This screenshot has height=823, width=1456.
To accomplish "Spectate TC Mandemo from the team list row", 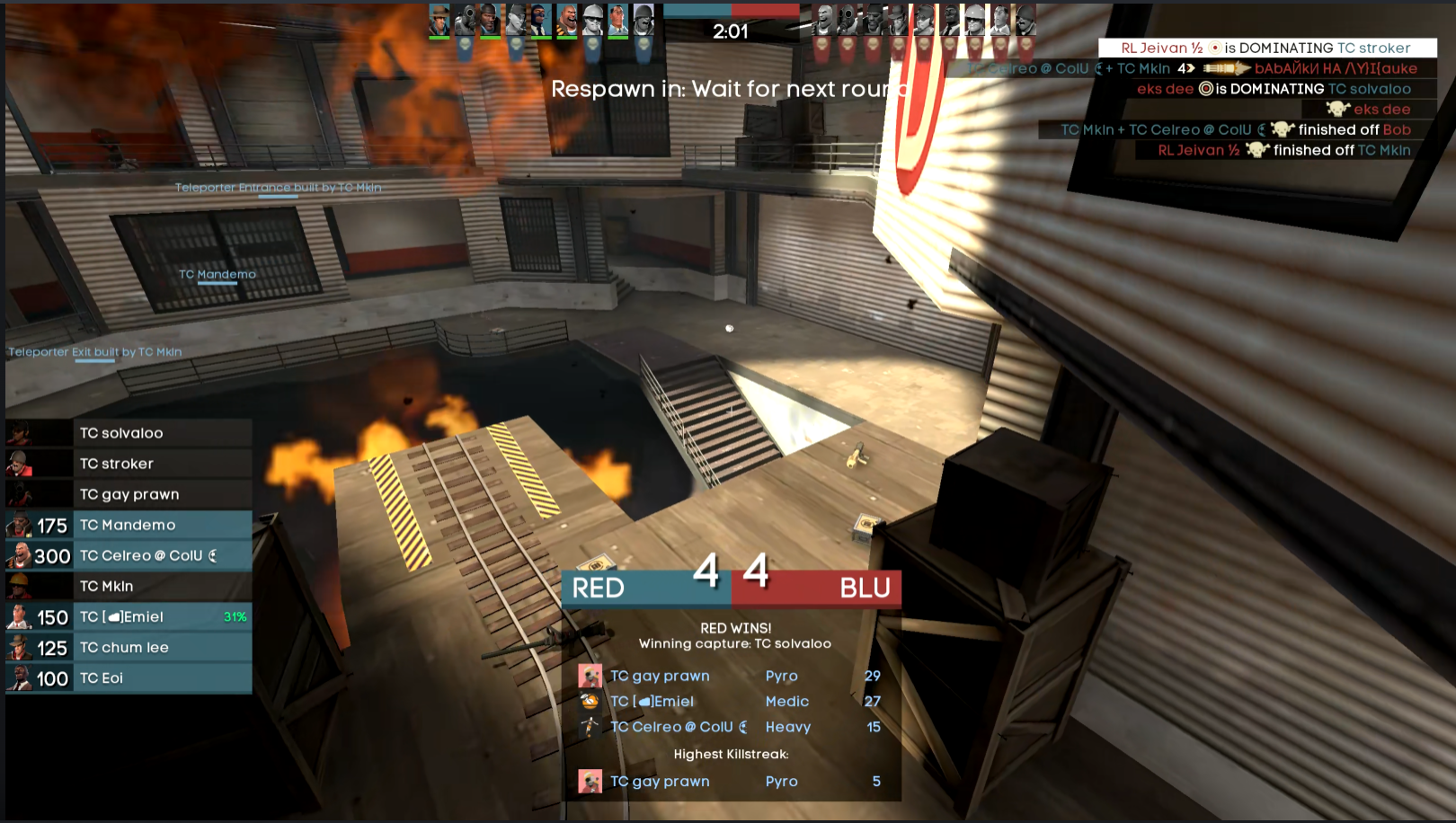I will point(129,525).
